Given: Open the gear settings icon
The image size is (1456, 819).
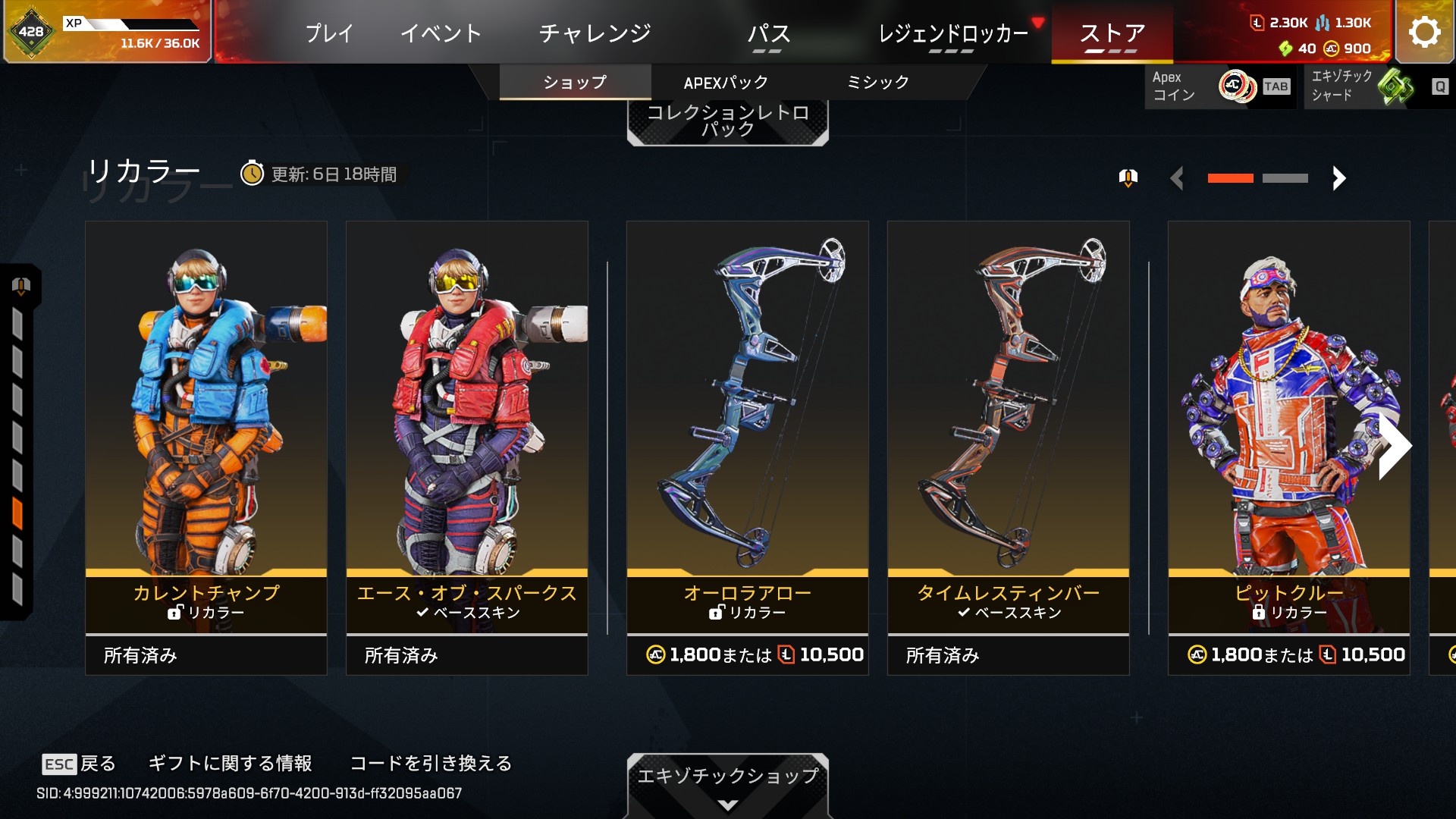Looking at the screenshot, I should [1424, 32].
